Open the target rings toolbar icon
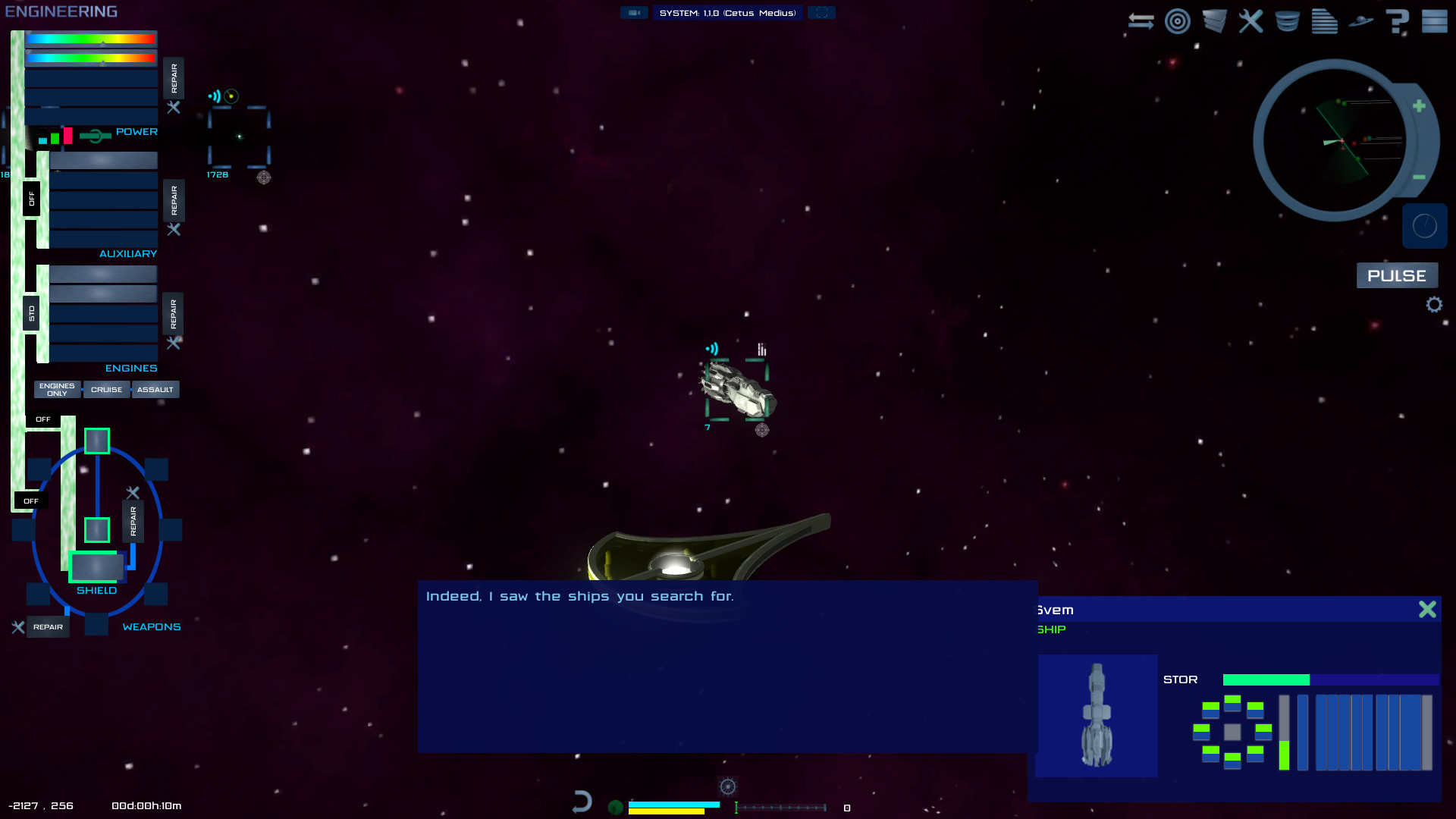This screenshot has height=819, width=1456. point(1178,21)
